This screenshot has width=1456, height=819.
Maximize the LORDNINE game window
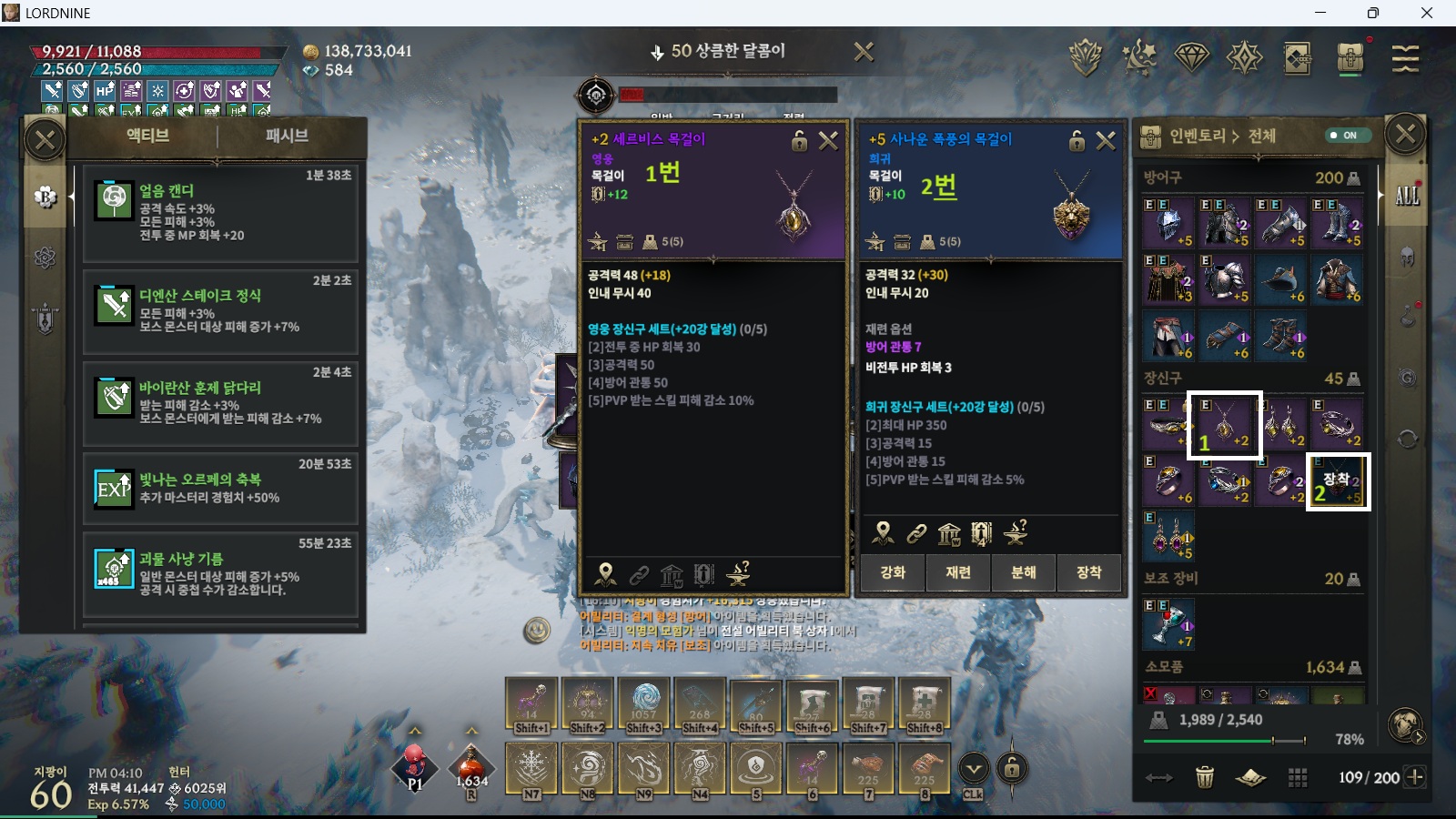coord(1372,13)
